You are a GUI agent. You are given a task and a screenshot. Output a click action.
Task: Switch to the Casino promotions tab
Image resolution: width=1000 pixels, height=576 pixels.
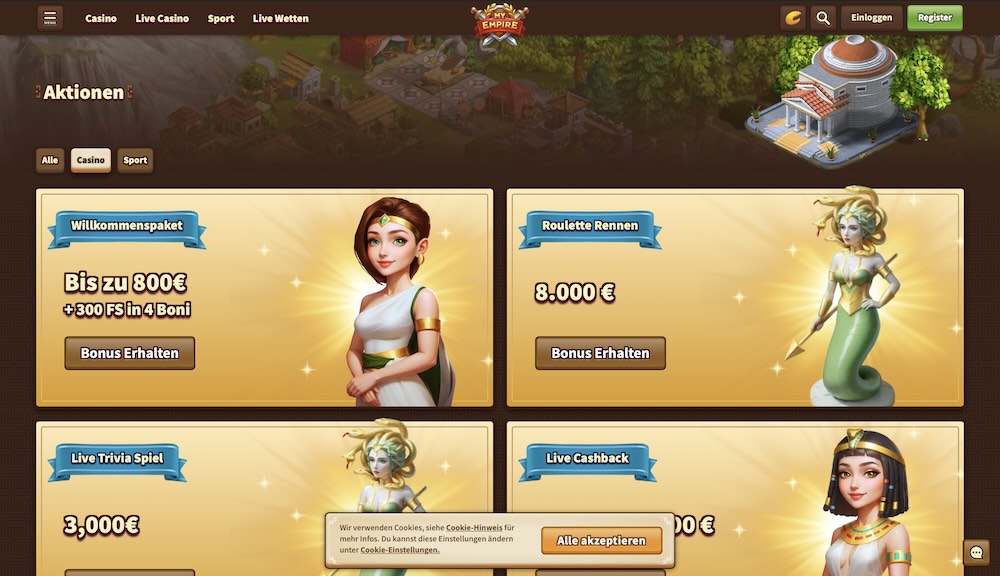tap(91, 160)
